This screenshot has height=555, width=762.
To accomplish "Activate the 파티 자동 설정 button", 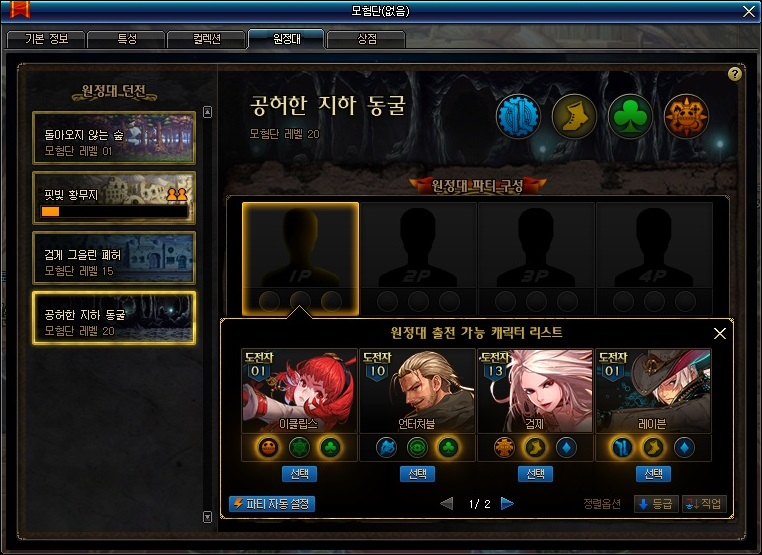I will (272, 504).
